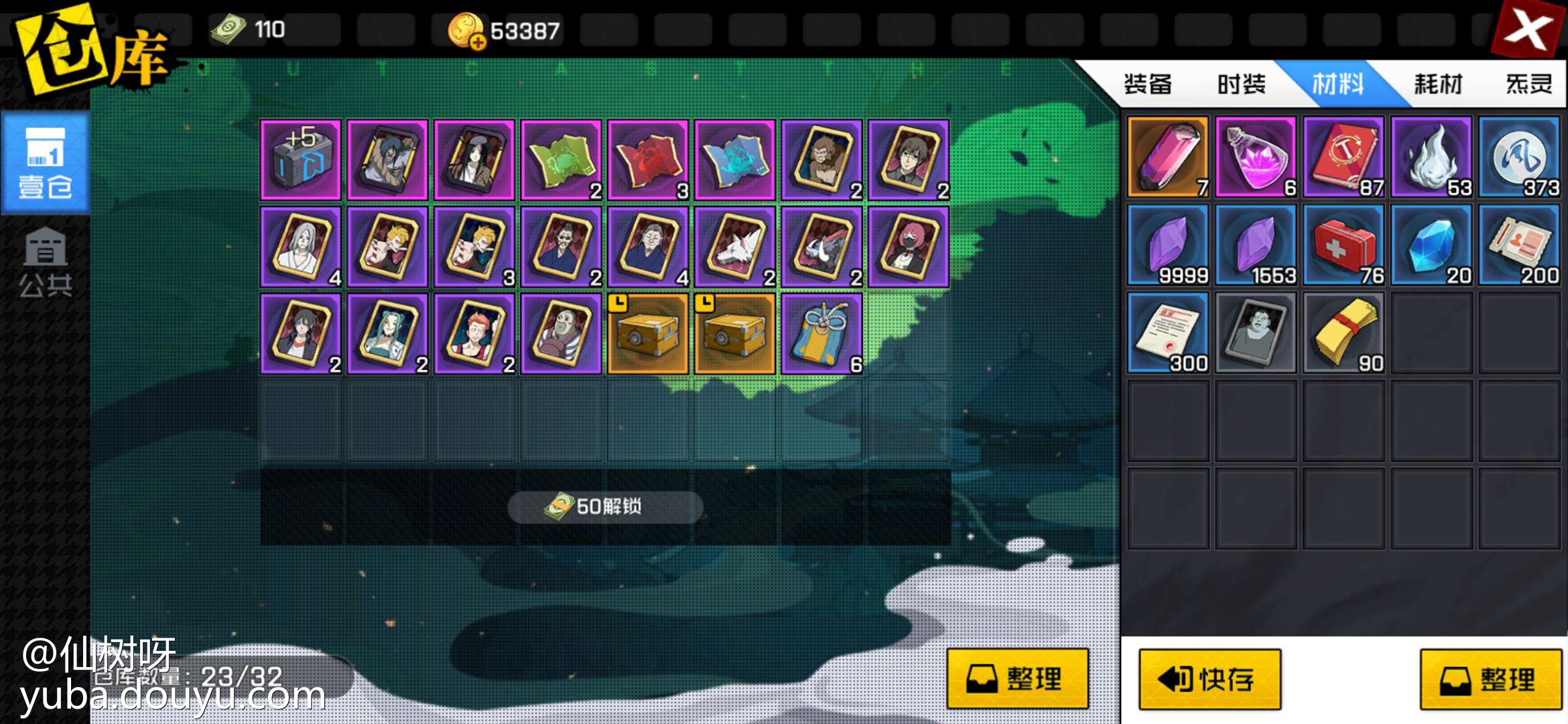Click the 快存 quick store button

(x=1210, y=679)
